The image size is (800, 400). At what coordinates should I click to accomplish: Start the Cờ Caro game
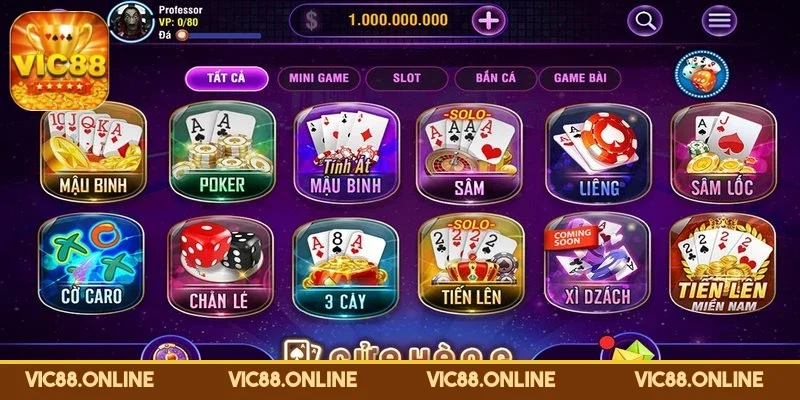(x=93, y=264)
